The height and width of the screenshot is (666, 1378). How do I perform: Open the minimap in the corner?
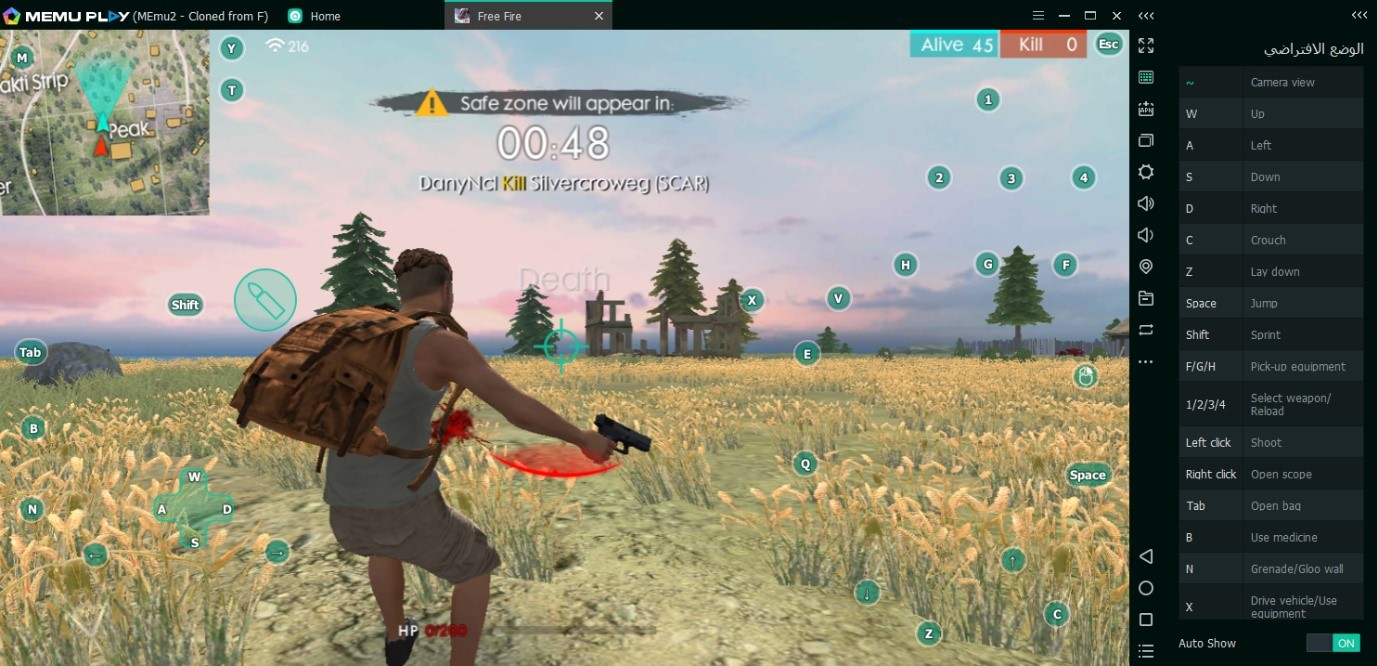coord(104,123)
